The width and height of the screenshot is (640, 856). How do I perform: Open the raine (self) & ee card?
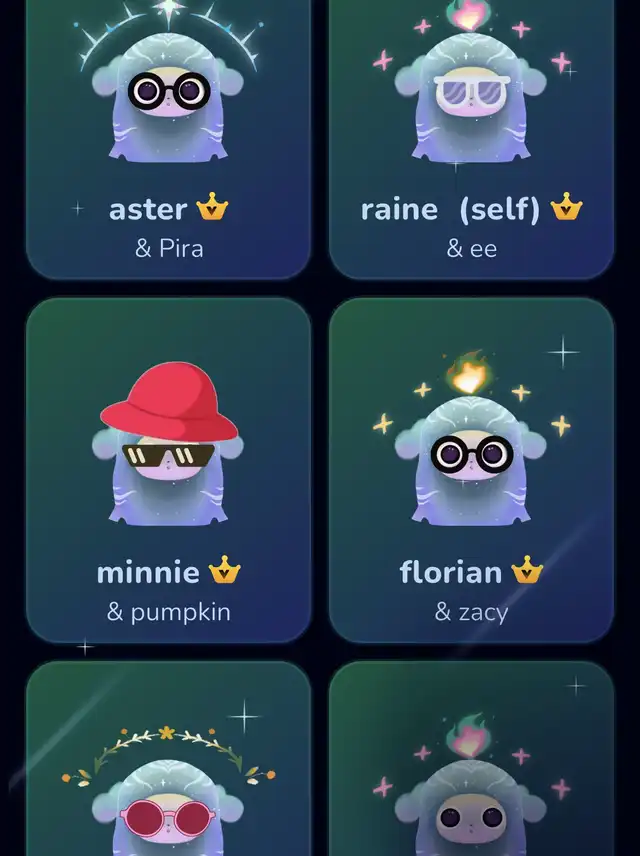471,140
